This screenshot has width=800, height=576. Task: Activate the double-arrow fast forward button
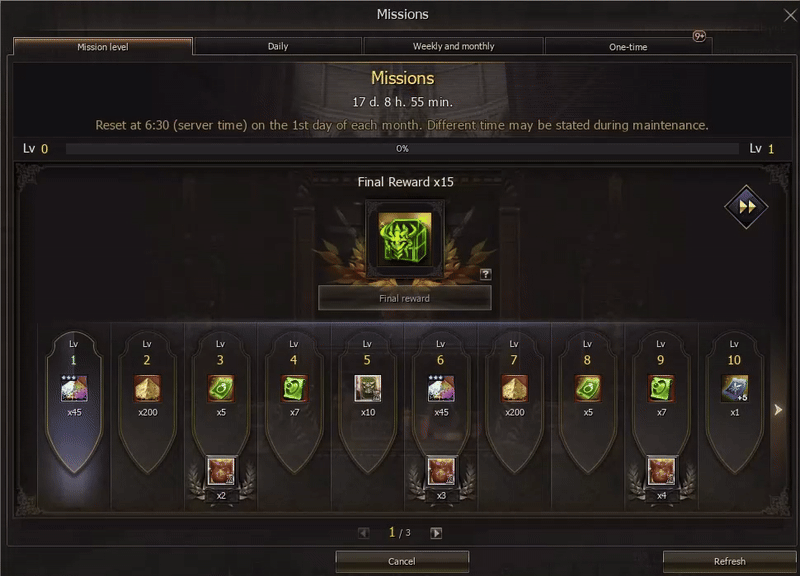745,207
